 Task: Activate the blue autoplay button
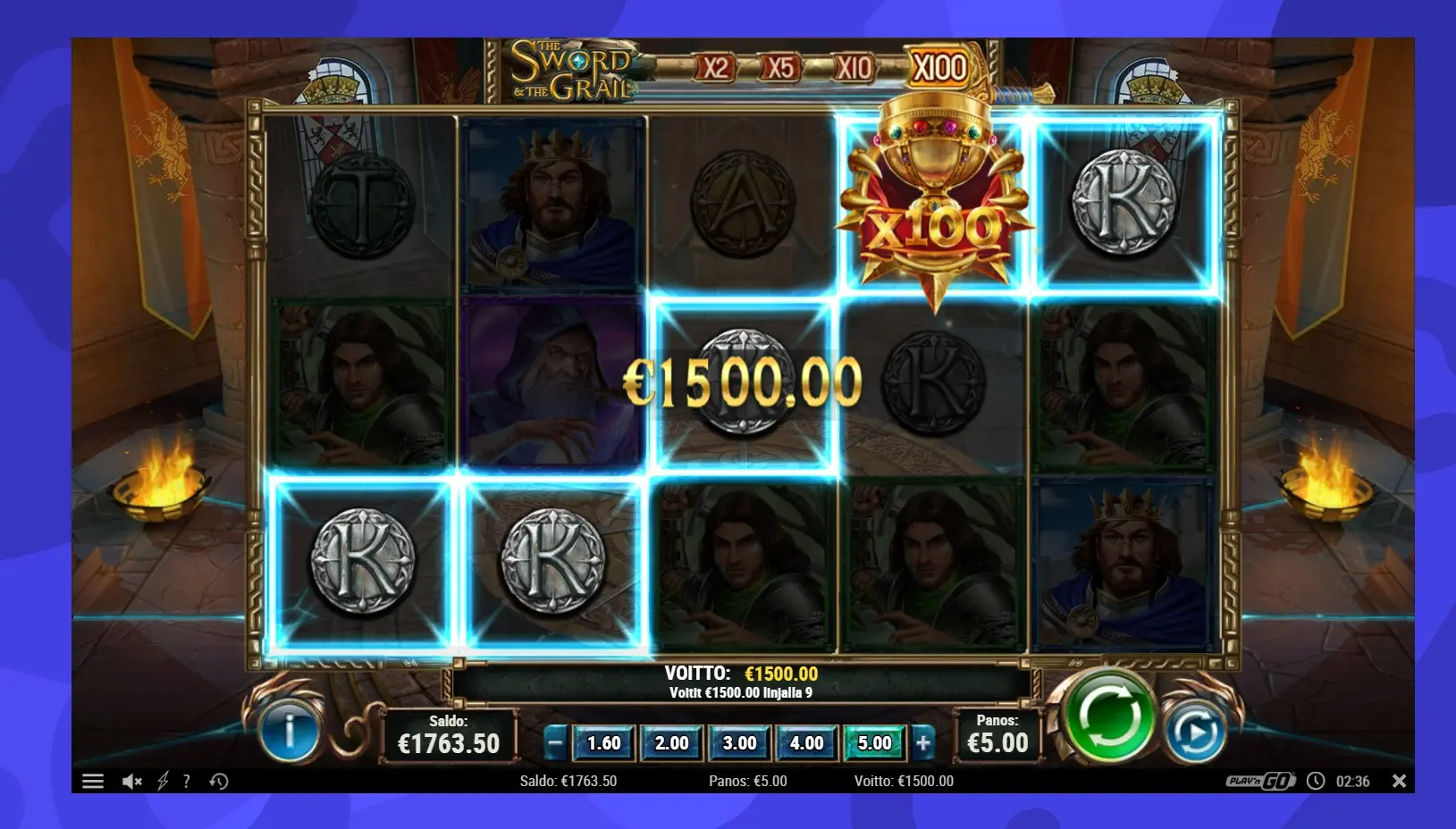[x=1195, y=733]
